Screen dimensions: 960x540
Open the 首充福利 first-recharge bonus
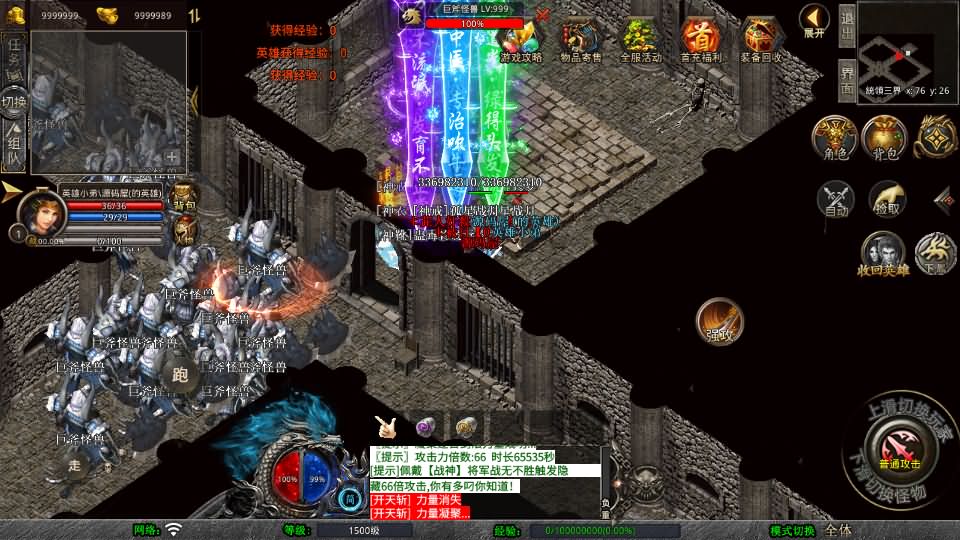click(700, 40)
